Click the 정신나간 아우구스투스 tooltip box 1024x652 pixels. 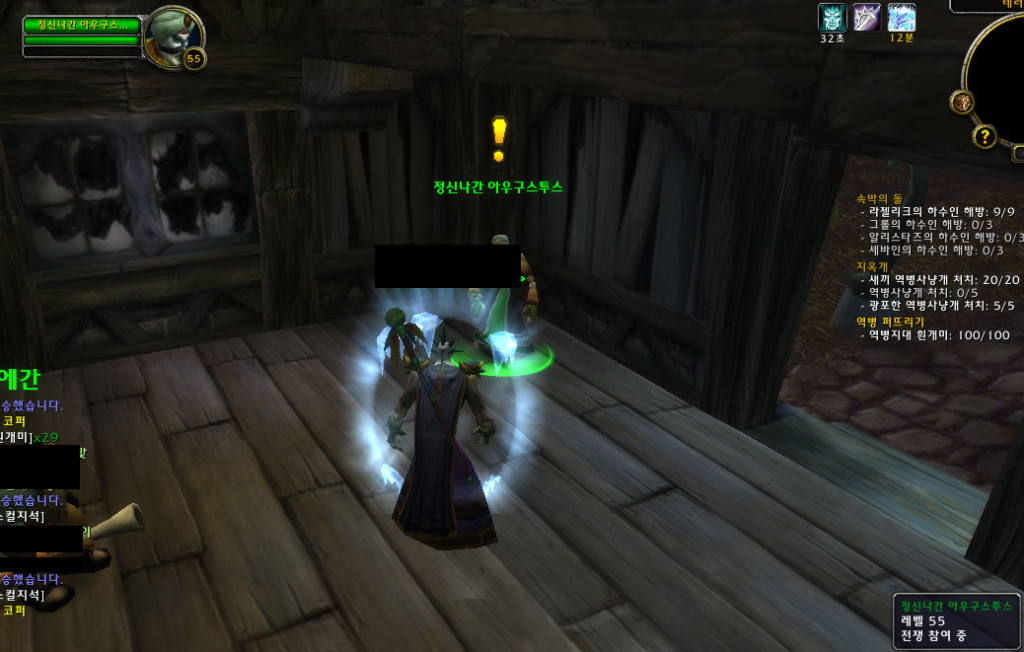(957, 620)
